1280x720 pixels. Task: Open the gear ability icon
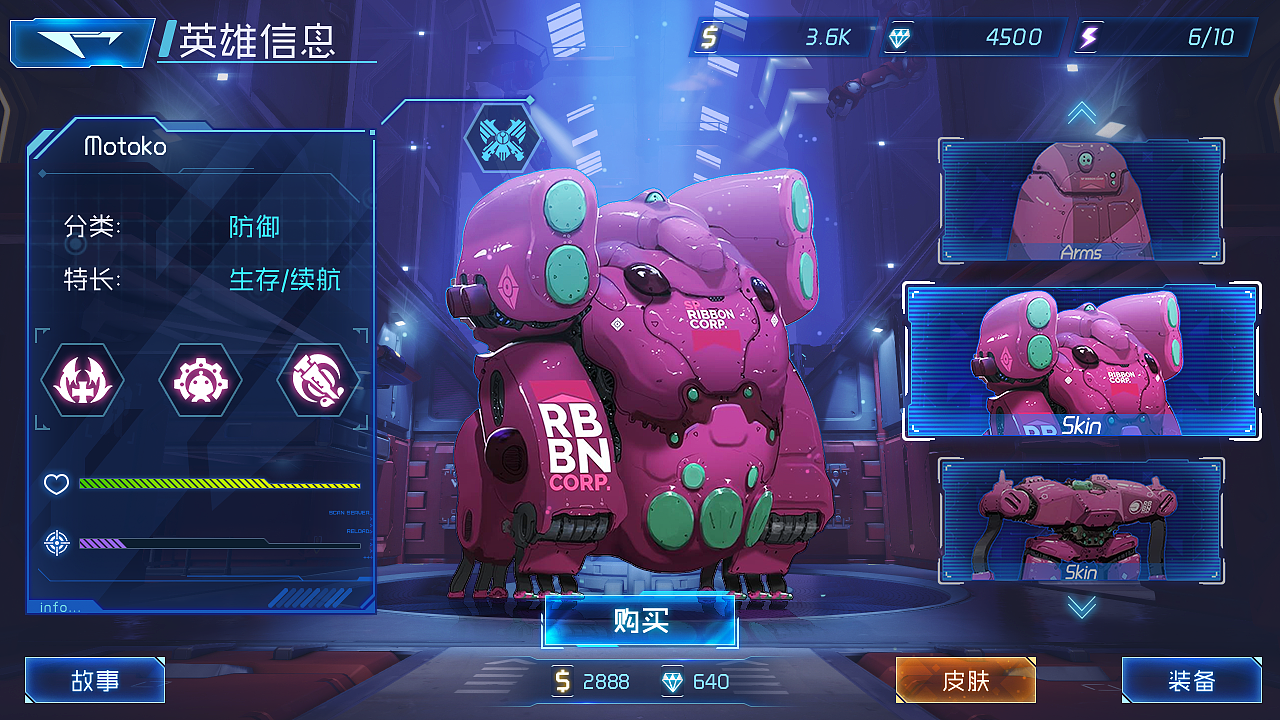coord(200,381)
